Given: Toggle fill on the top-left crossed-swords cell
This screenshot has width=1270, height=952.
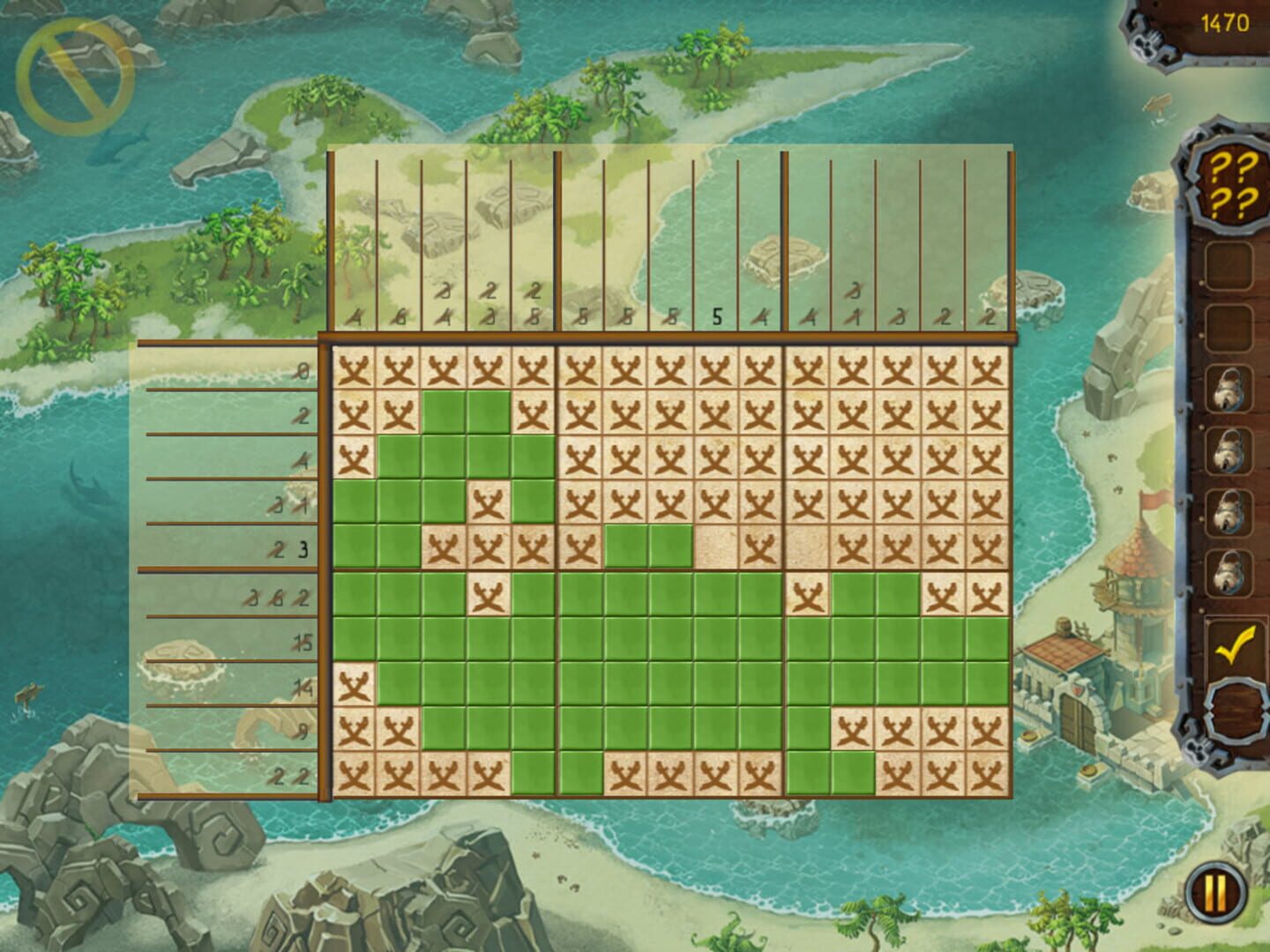Looking at the screenshot, I should [x=353, y=368].
